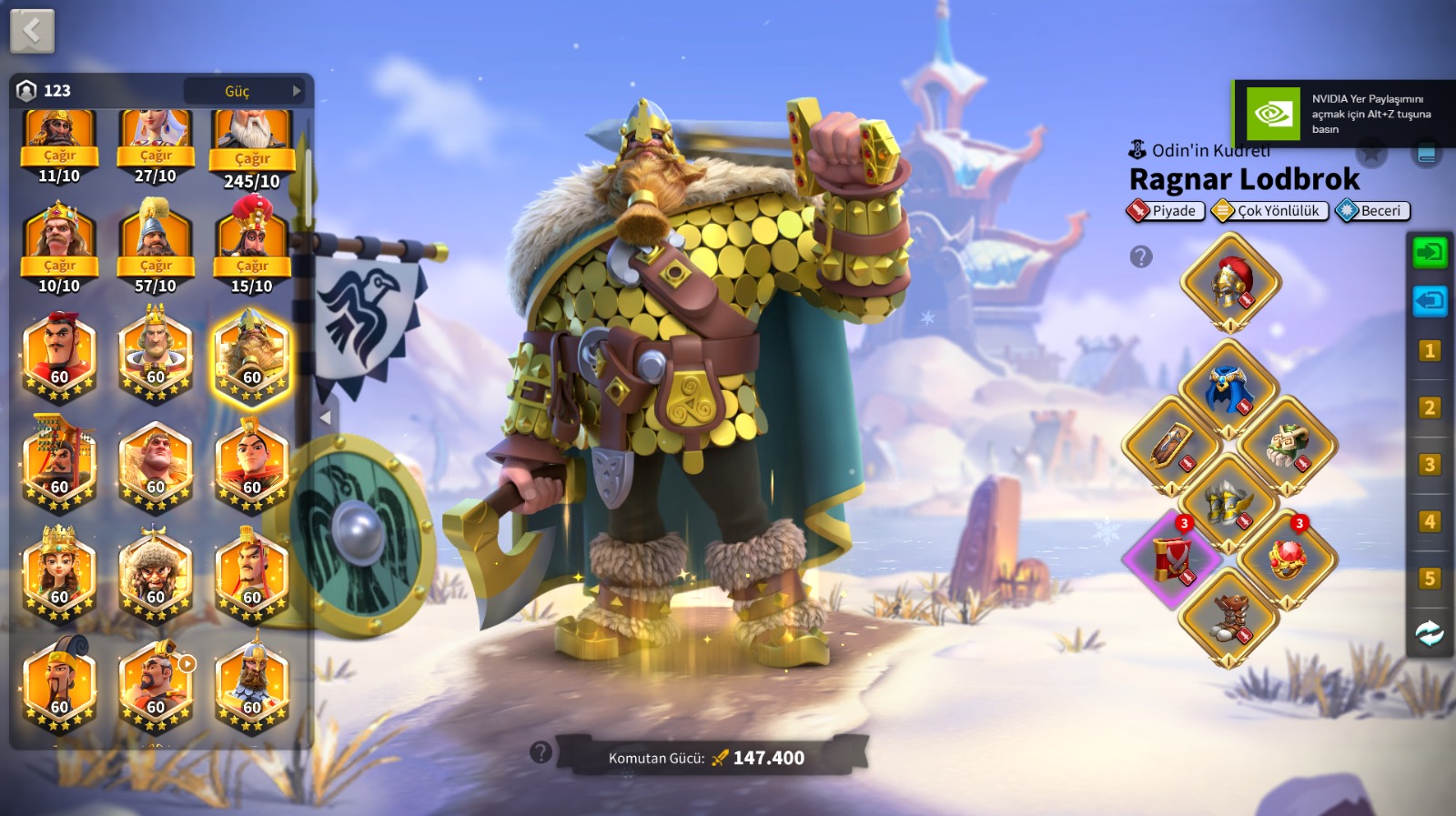Switch to equipment preset 5
Image resolution: width=1456 pixels, height=816 pixels.
[x=1429, y=579]
